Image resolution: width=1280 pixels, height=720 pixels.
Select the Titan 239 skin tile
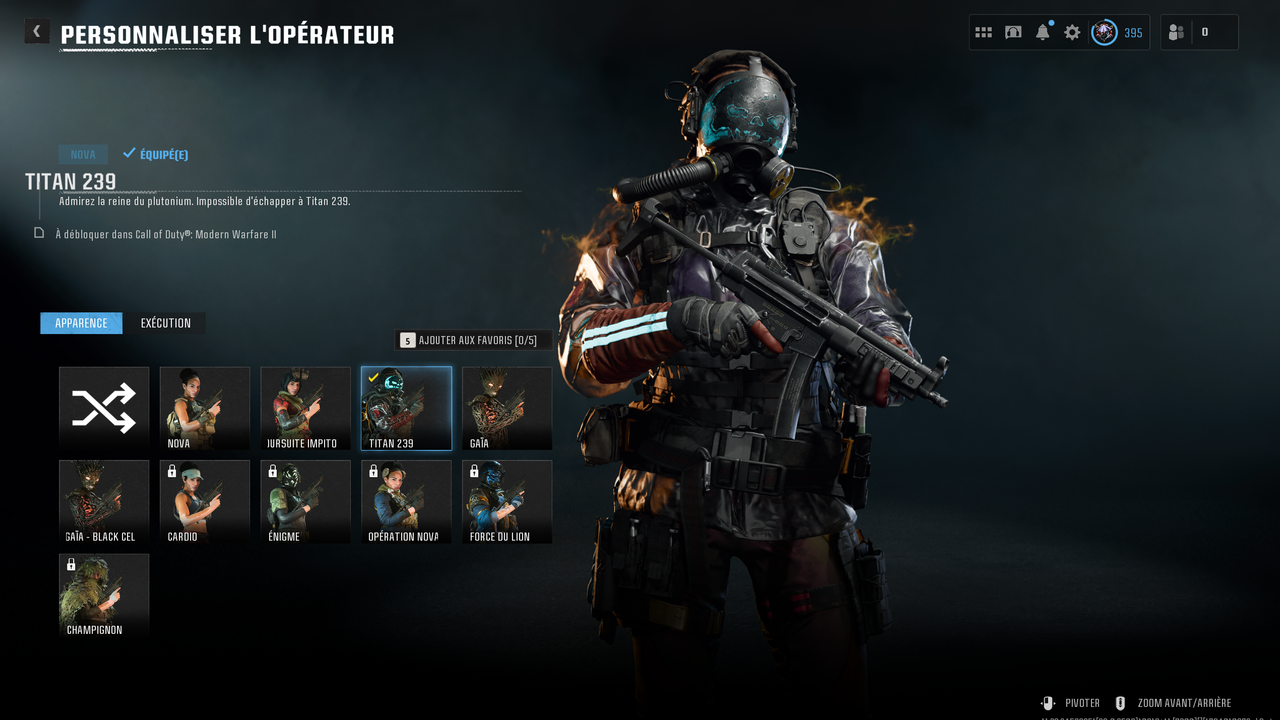pos(406,408)
